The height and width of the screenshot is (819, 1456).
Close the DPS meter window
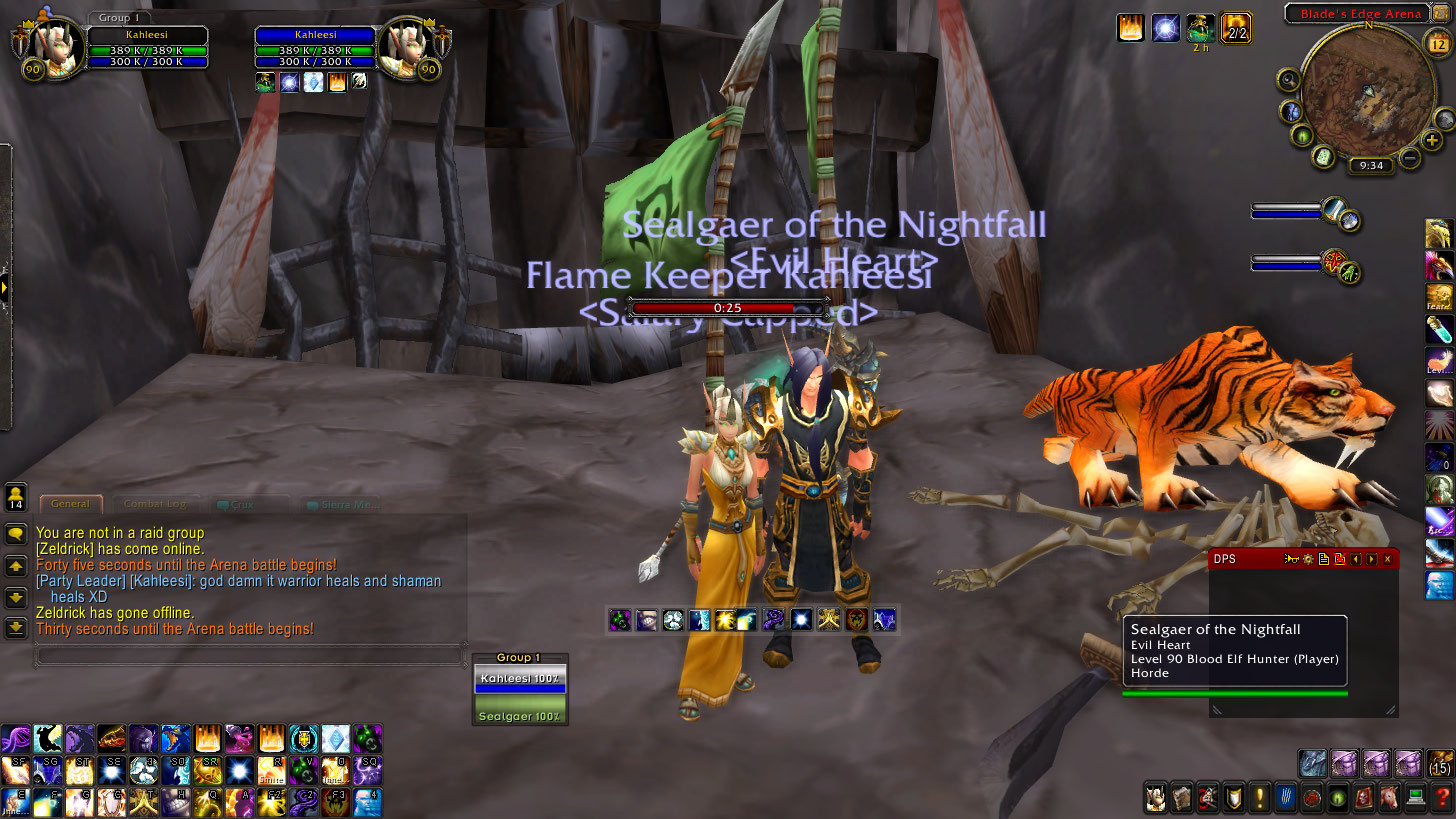tap(1388, 559)
